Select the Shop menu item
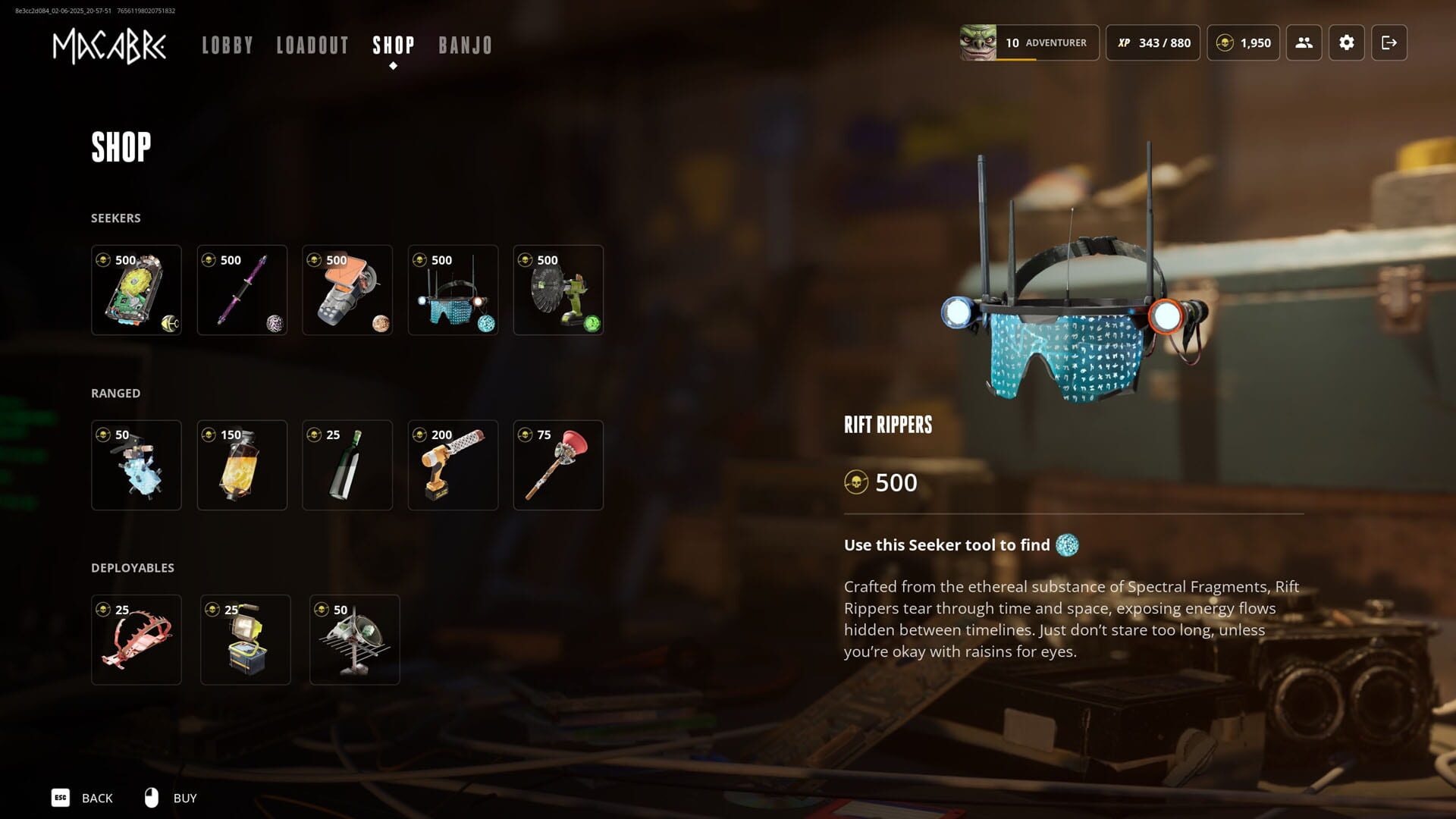 click(393, 45)
